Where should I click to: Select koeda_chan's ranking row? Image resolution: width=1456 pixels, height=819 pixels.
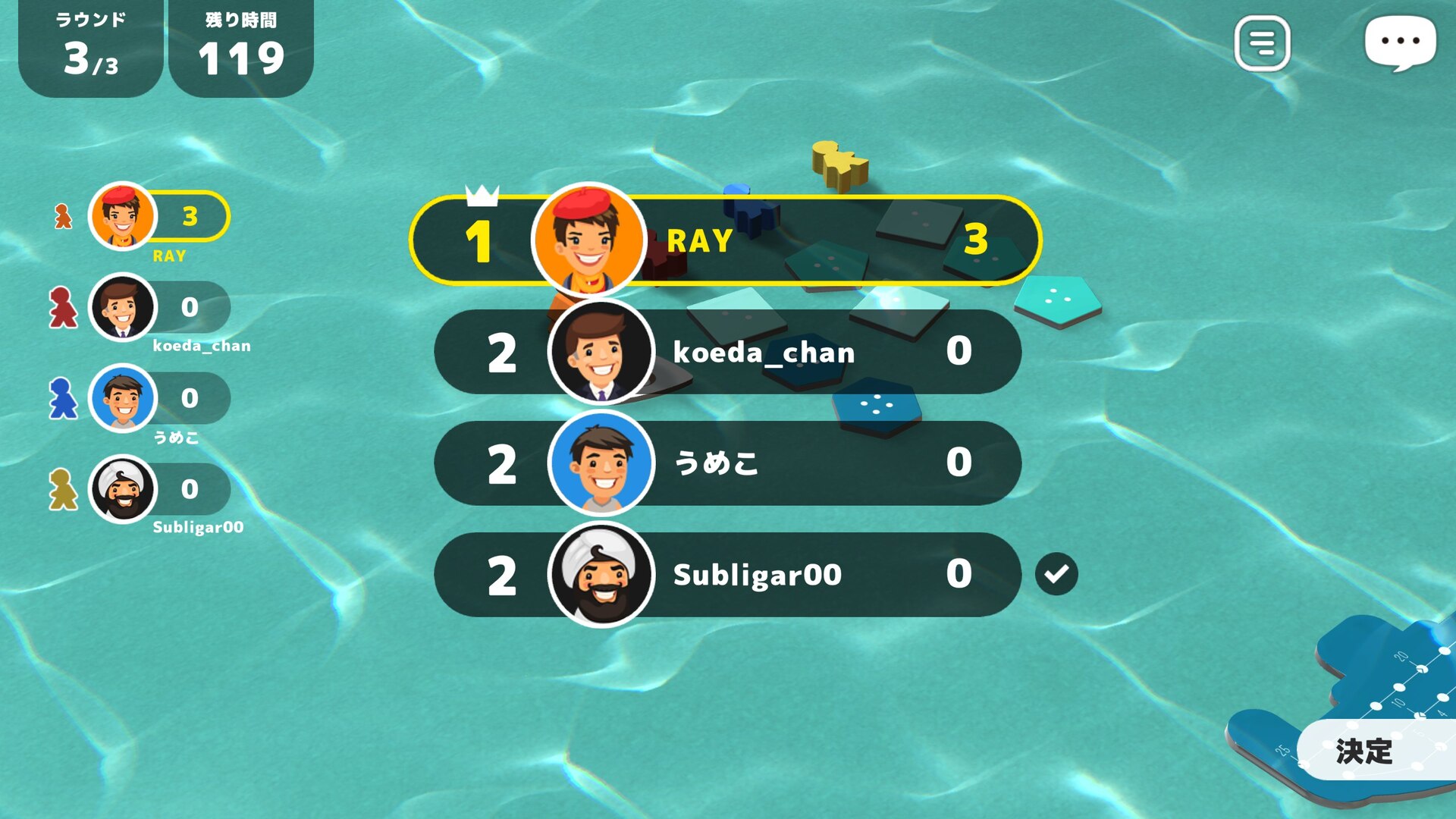click(728, 352)
